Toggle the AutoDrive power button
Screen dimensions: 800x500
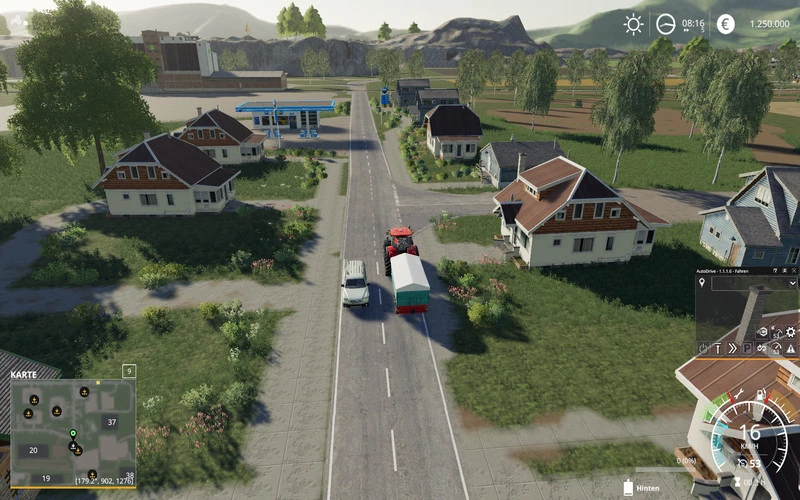coord(703,348)
